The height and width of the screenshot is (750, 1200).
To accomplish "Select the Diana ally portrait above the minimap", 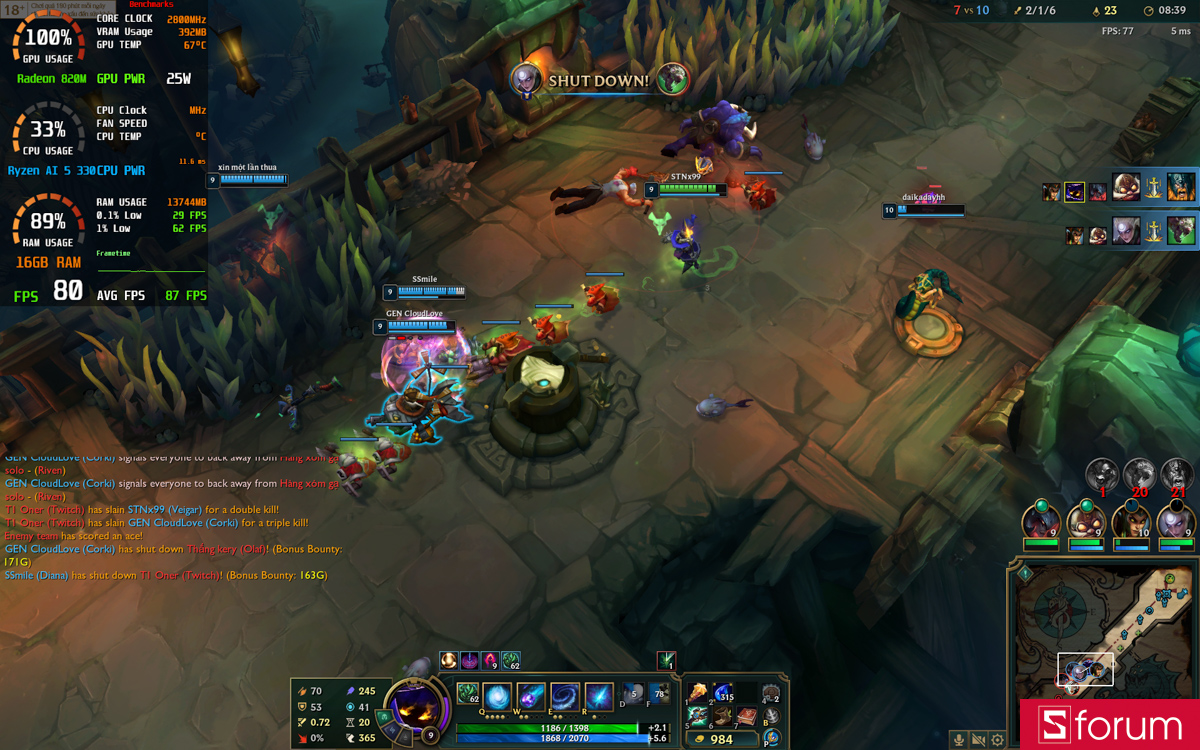I will point(1176,521).
